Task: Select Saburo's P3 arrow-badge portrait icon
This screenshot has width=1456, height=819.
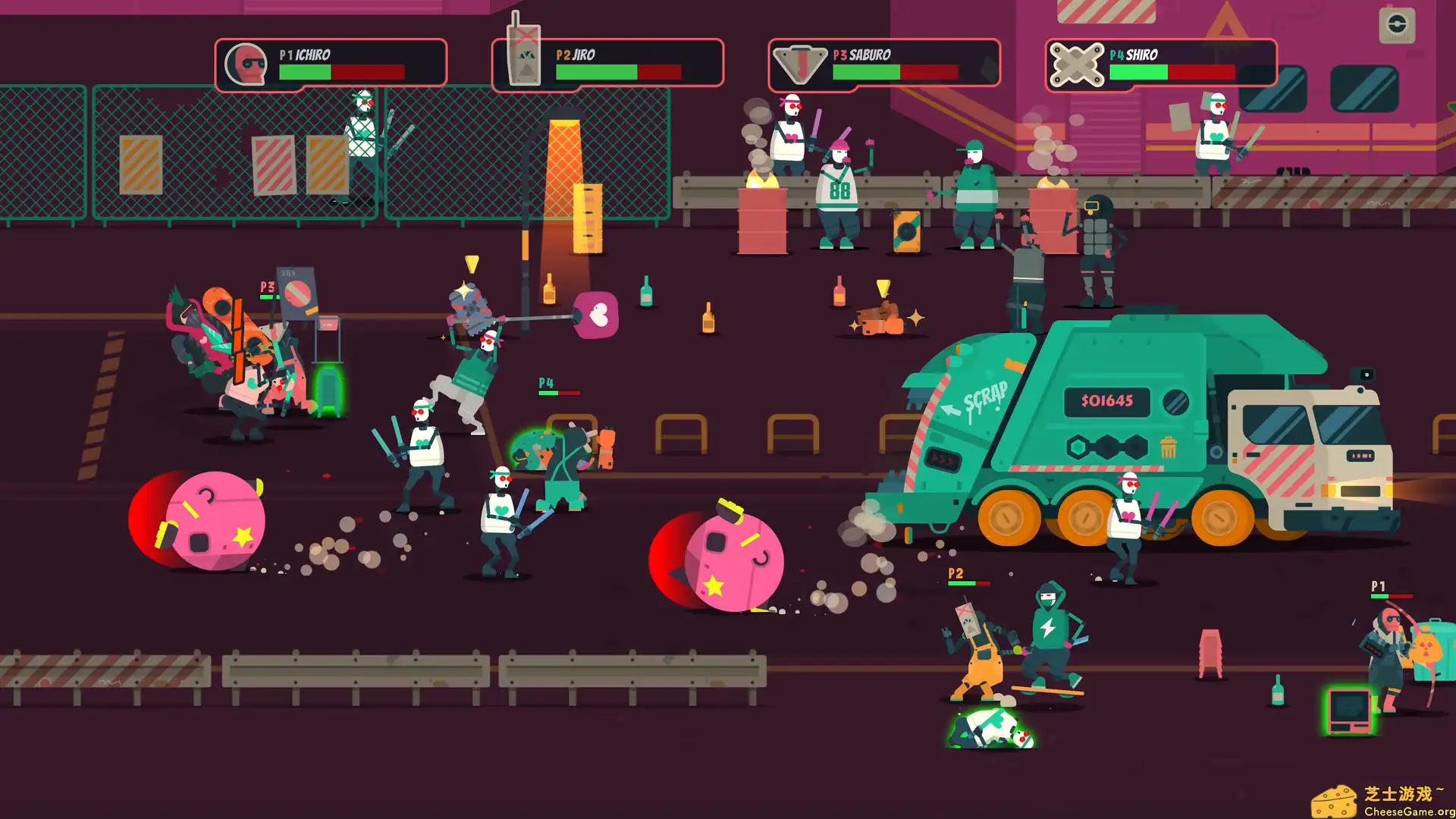Action: [x=801, y=63]
